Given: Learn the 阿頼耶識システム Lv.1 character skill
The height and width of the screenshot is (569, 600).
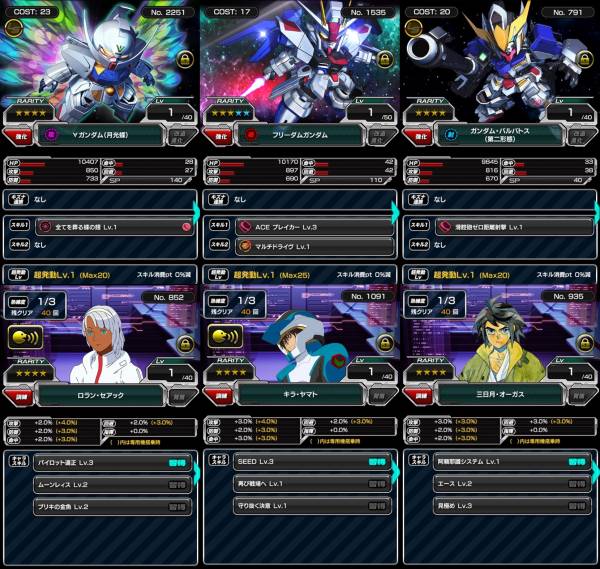Looking at the screenshot, I should click(x=577, y=463).
